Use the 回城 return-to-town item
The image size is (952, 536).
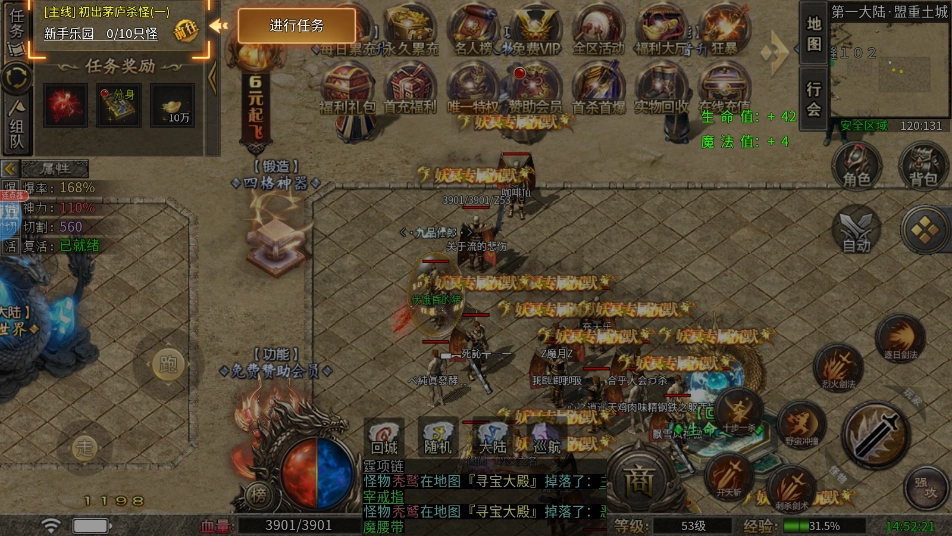pos(385,436)
